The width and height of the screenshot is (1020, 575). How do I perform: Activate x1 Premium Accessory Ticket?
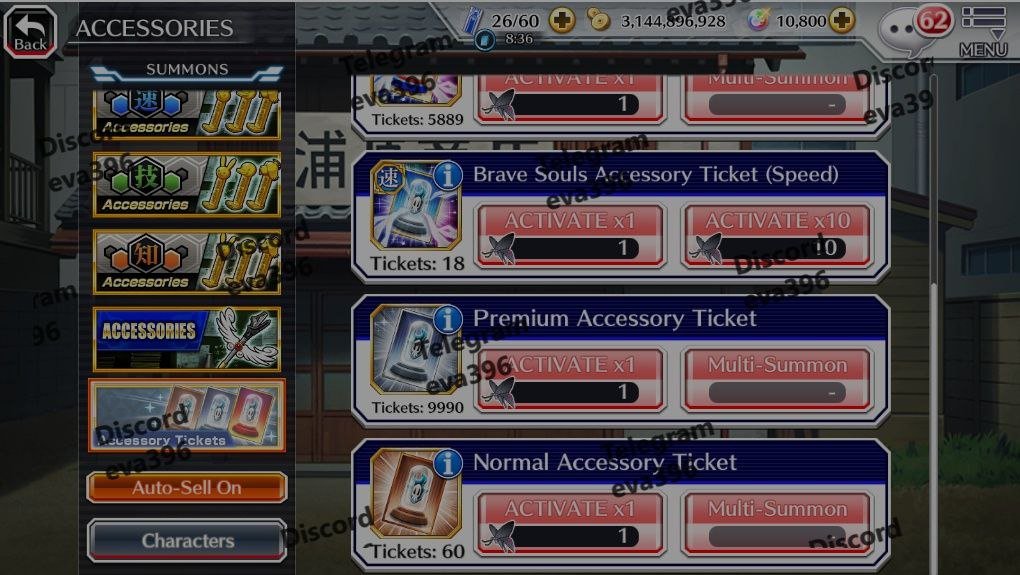570,380
